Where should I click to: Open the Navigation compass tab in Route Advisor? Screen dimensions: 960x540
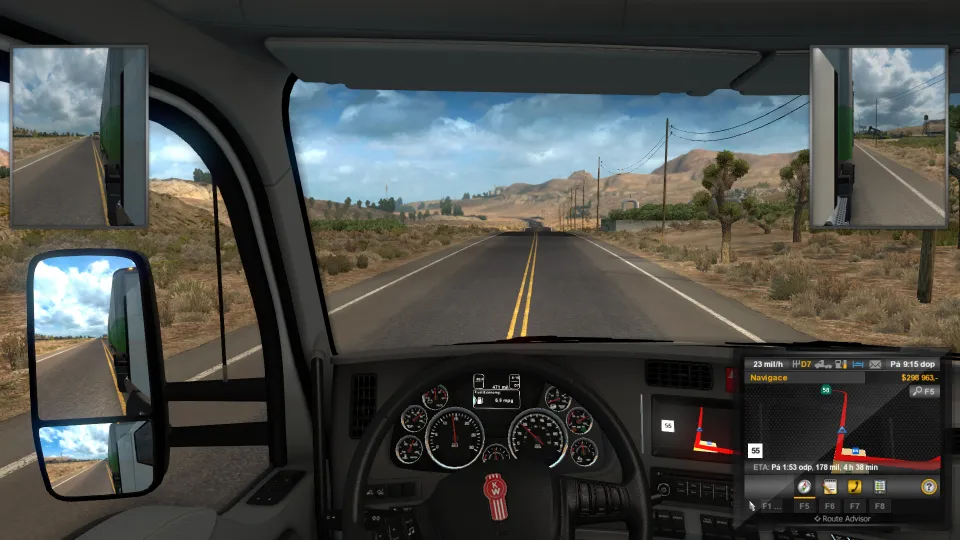pos(803,487)
